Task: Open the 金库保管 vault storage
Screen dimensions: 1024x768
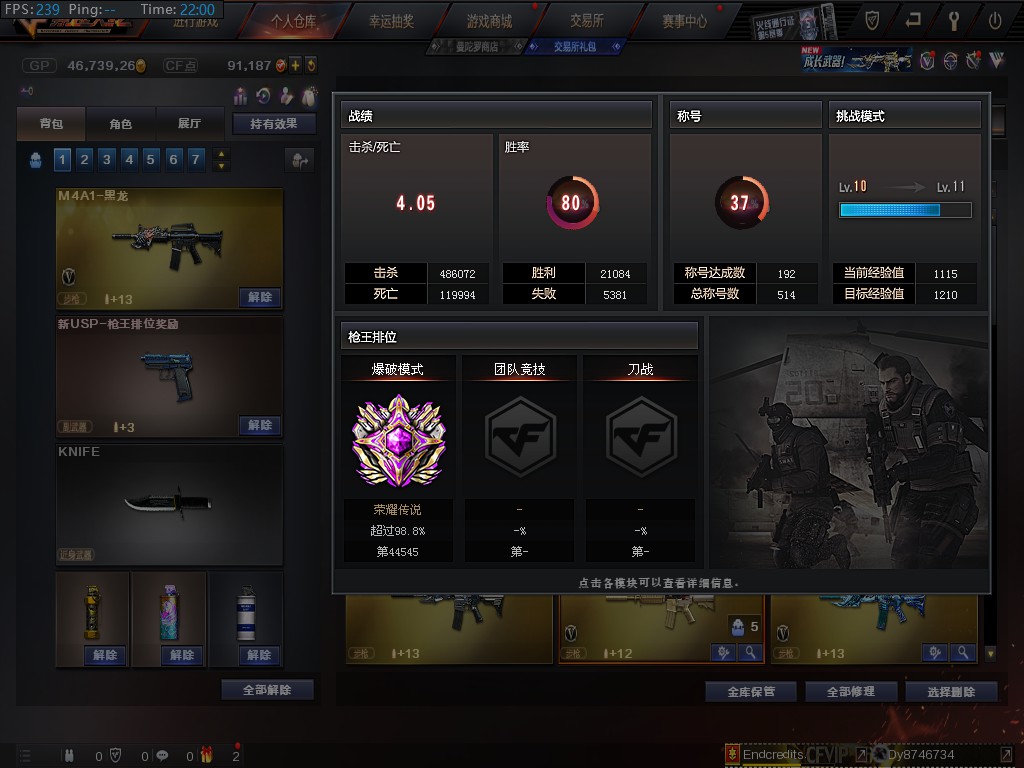Action: click(x=750, y=691)
